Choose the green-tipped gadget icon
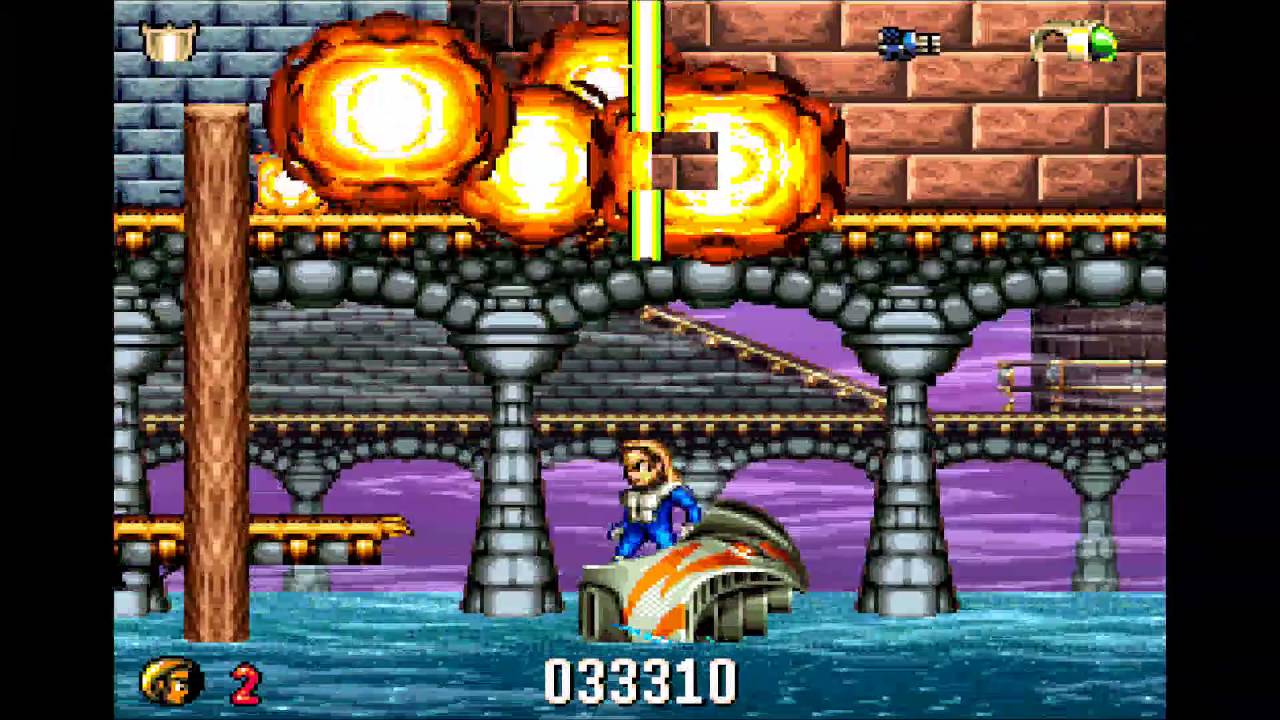Screen dimensions: 1280x720 1076,42
